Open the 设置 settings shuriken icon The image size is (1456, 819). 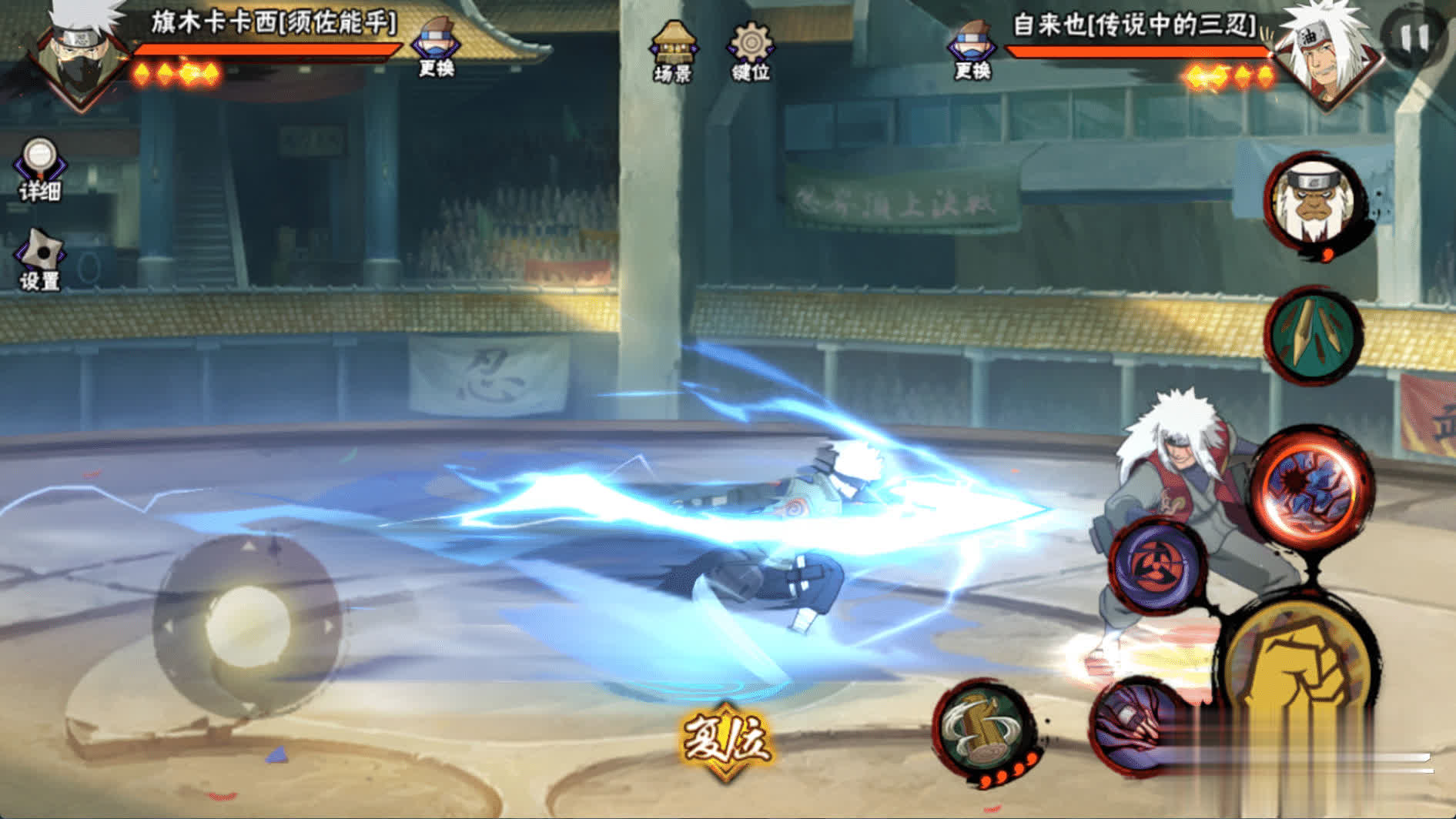(x=40, y=260)
